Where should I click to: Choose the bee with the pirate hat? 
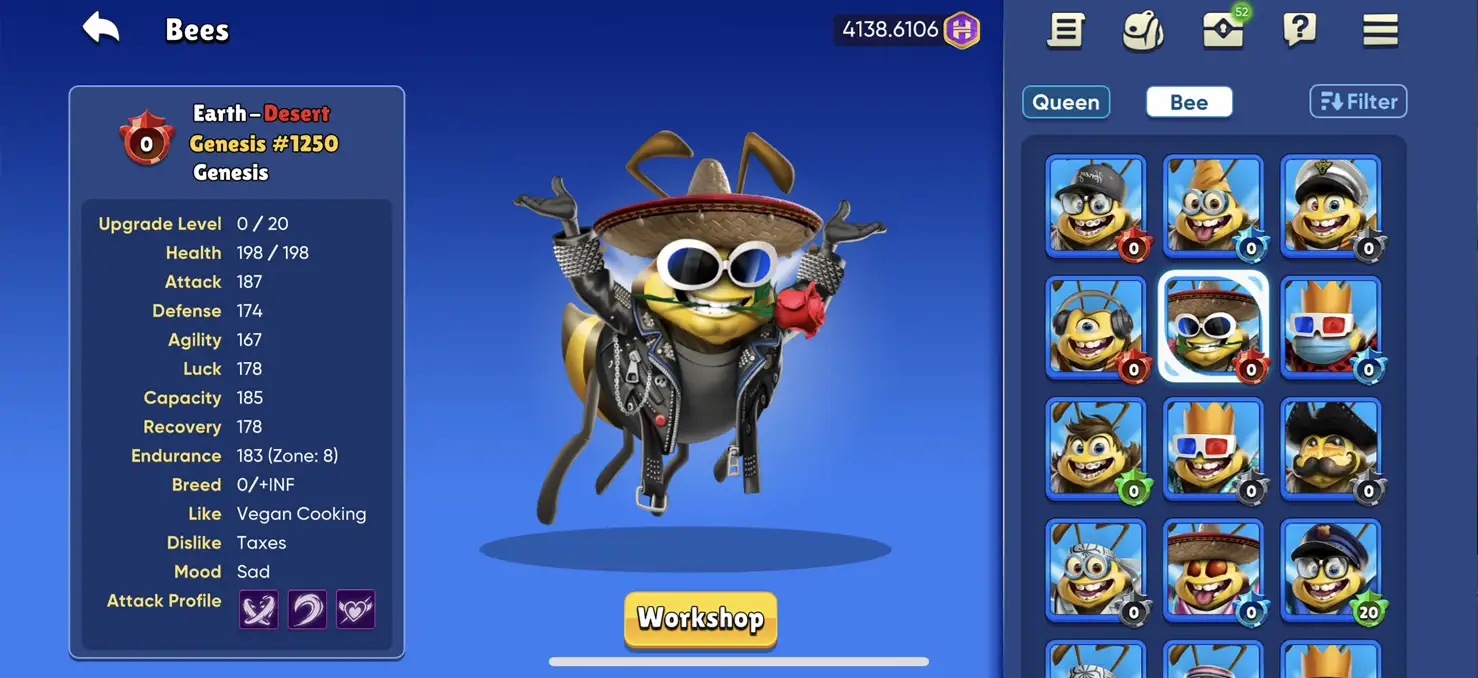pyautogui.click(x=1331, y=448)
